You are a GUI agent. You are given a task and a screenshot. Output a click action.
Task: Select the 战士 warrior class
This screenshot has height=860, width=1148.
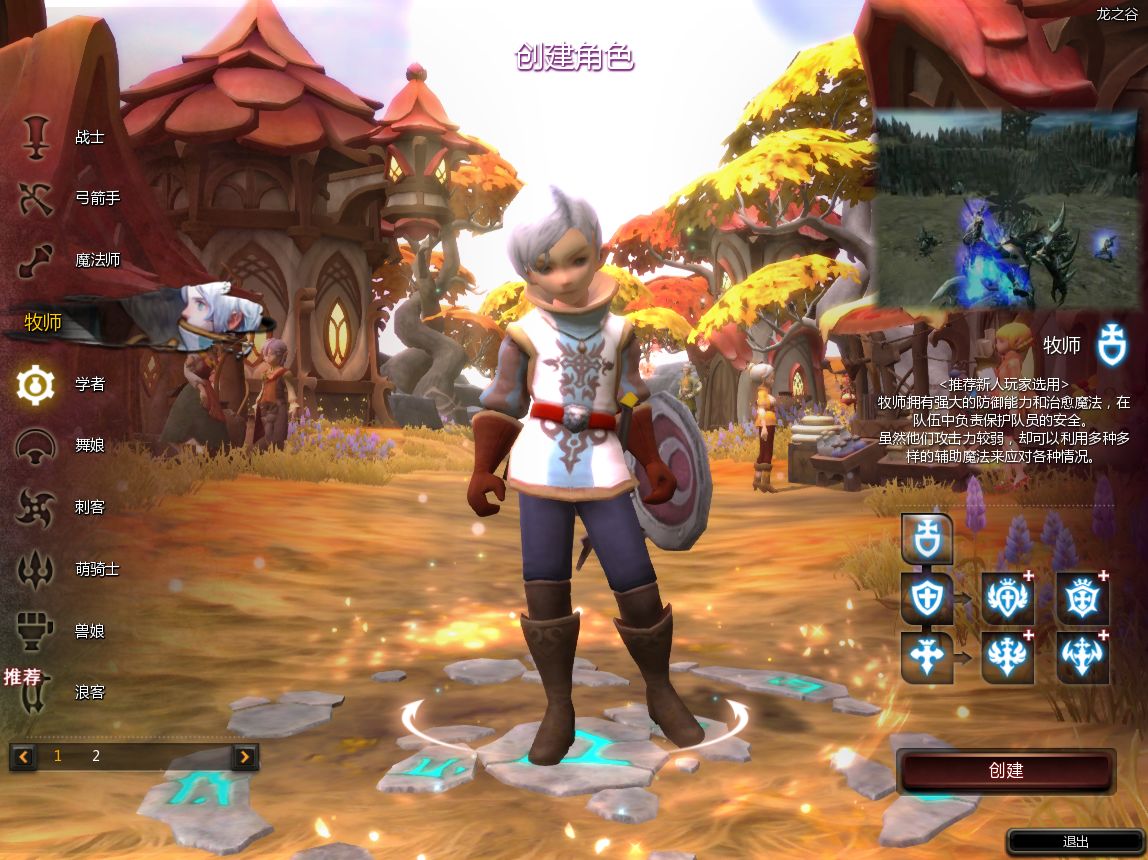pyautogui.click(x=60, y=137)
